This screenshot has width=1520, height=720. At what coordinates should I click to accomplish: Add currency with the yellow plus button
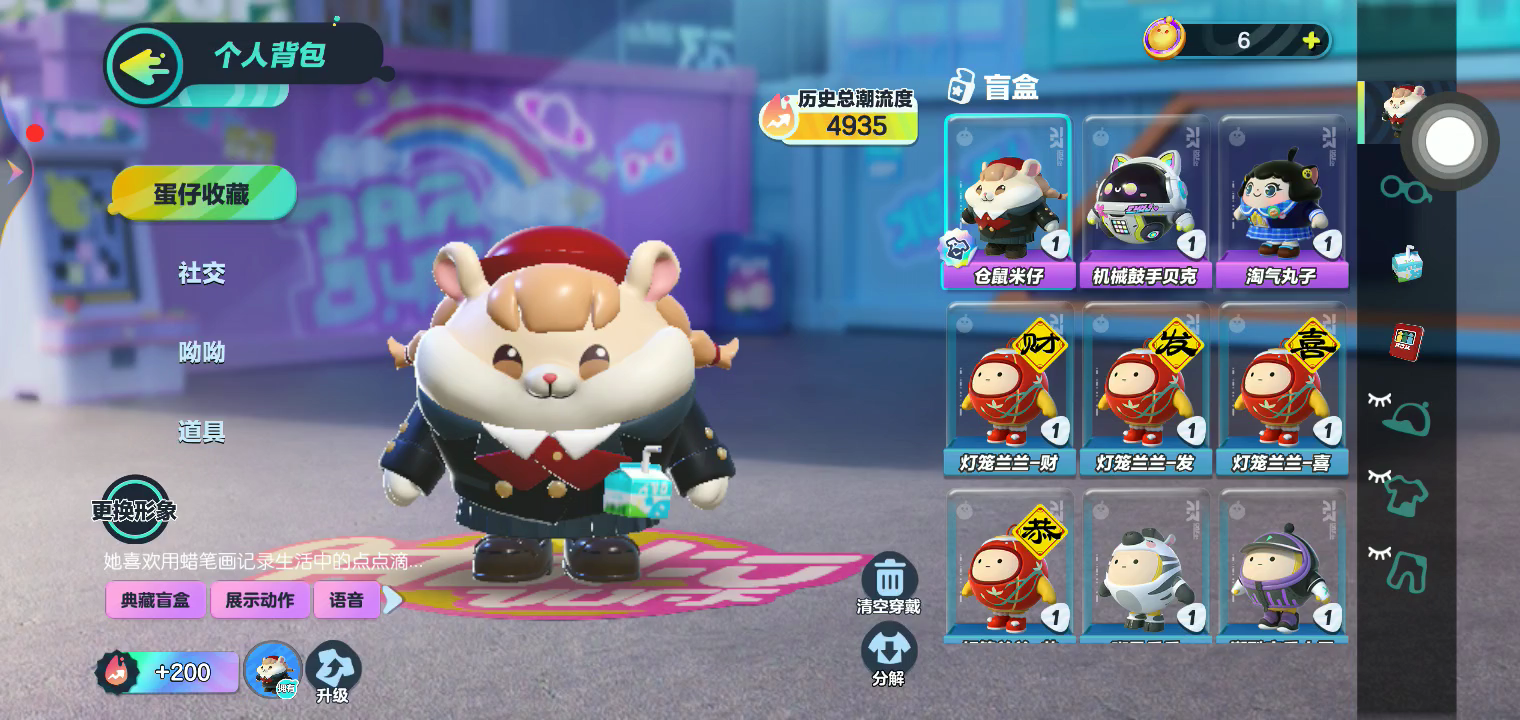pyautogui.click(x=1311, y=41)
